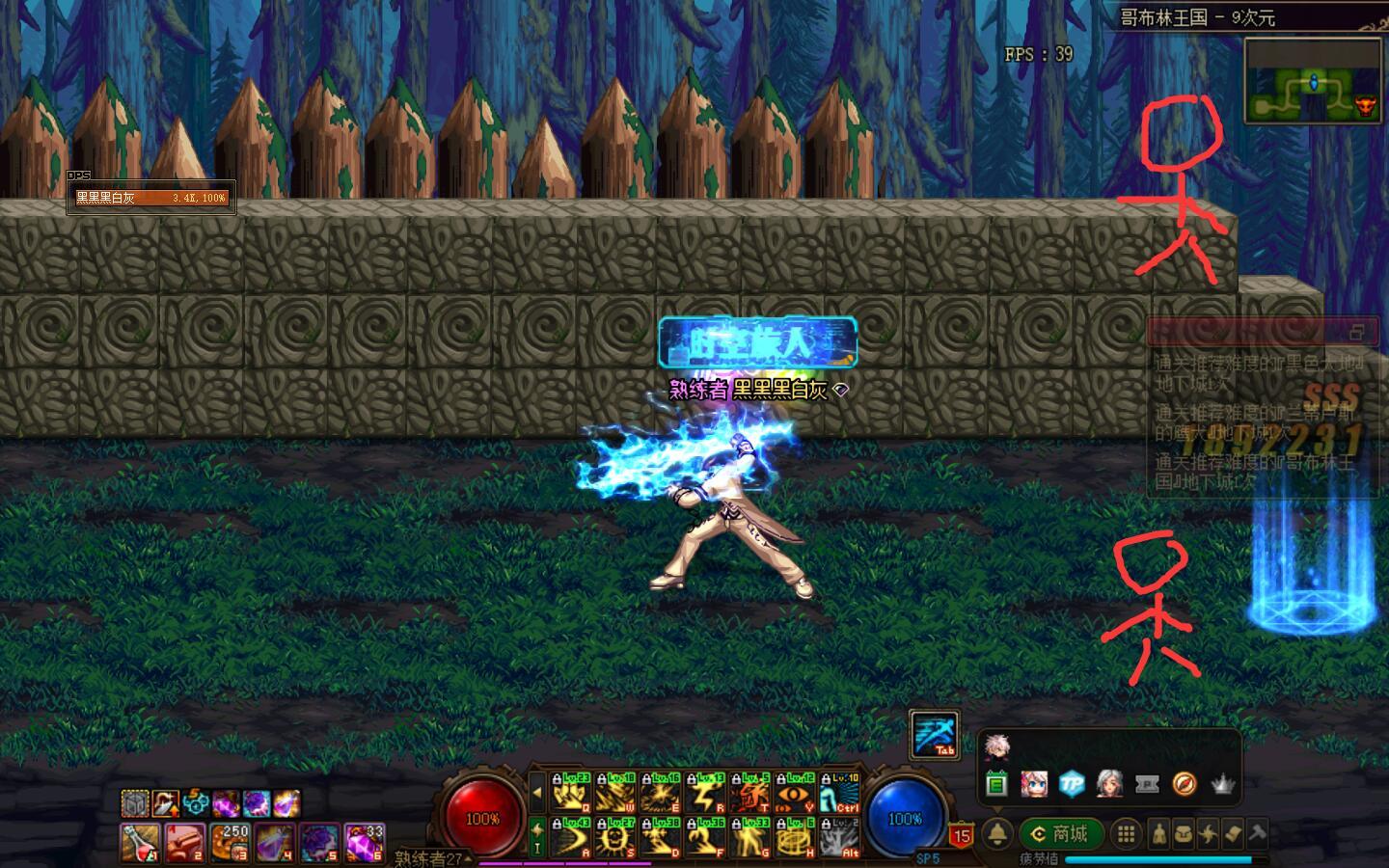The width and height of the screenshot is (1389, 868).
Task: Open the backpack inventory icon
Action: point(1185,835)
